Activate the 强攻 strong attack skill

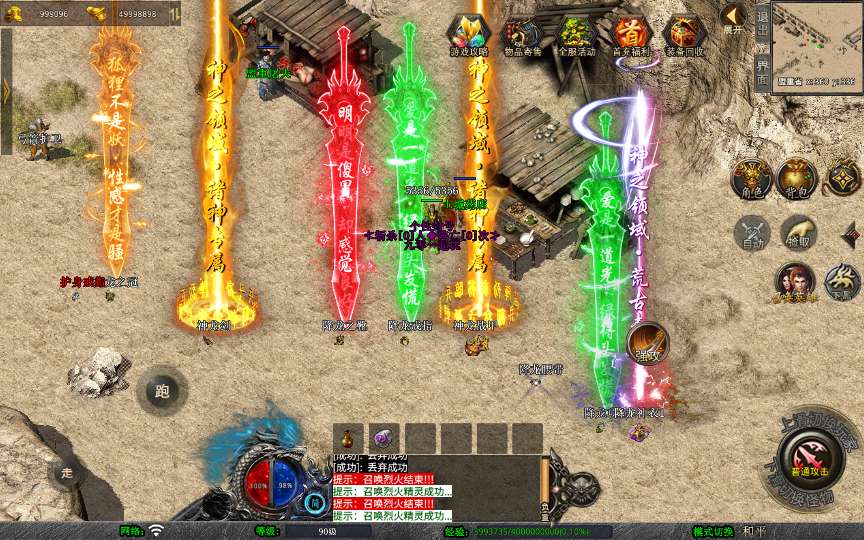(x=647, y=343)
